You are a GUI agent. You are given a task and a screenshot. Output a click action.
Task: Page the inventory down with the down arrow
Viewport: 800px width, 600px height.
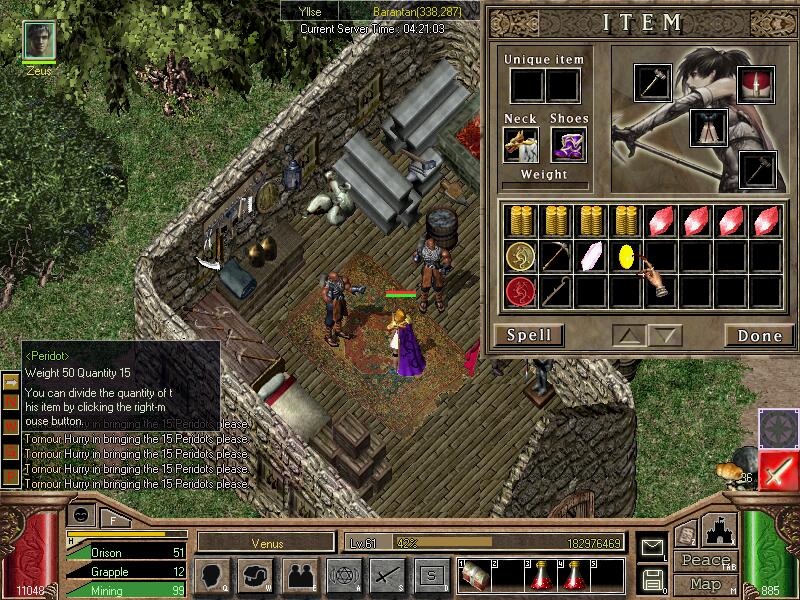pyautogui.click(x=665, y=335)
